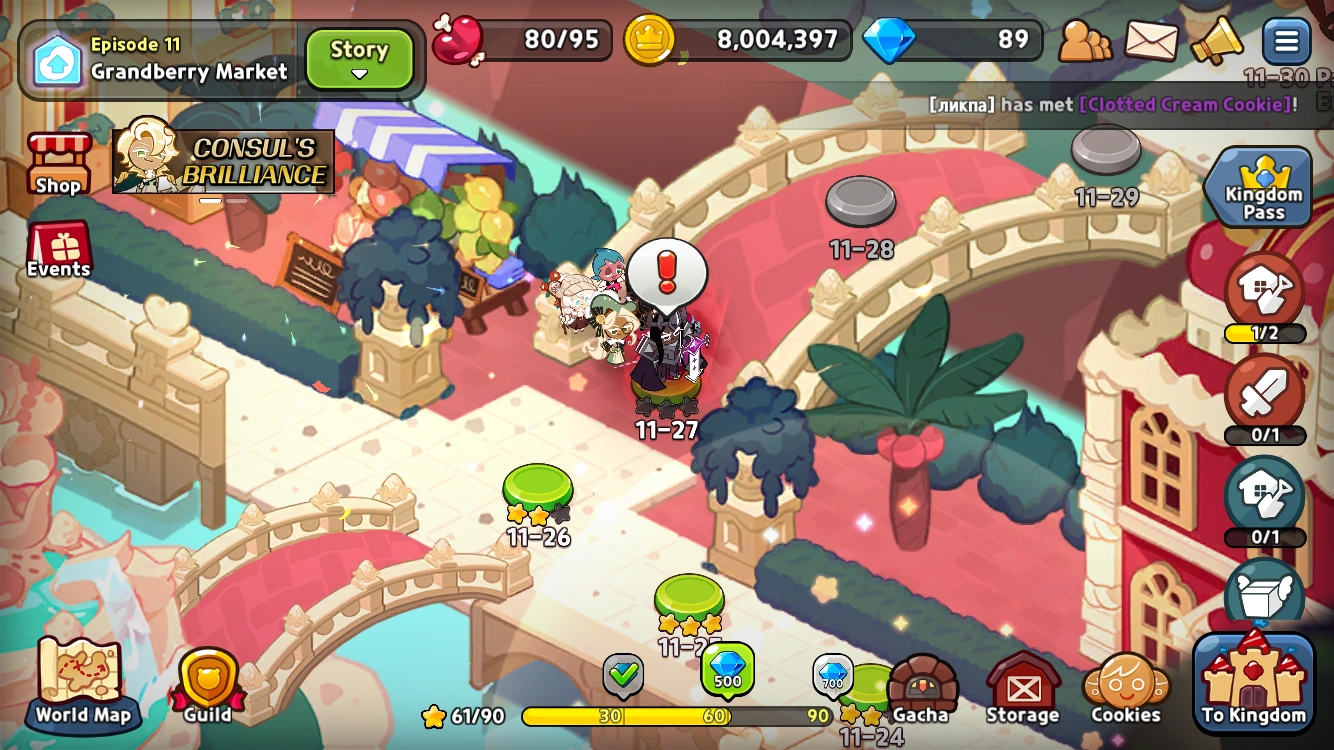The image size is (1334, 750).
Task: Open the Cookies management screen
Action: (1125, 685)
